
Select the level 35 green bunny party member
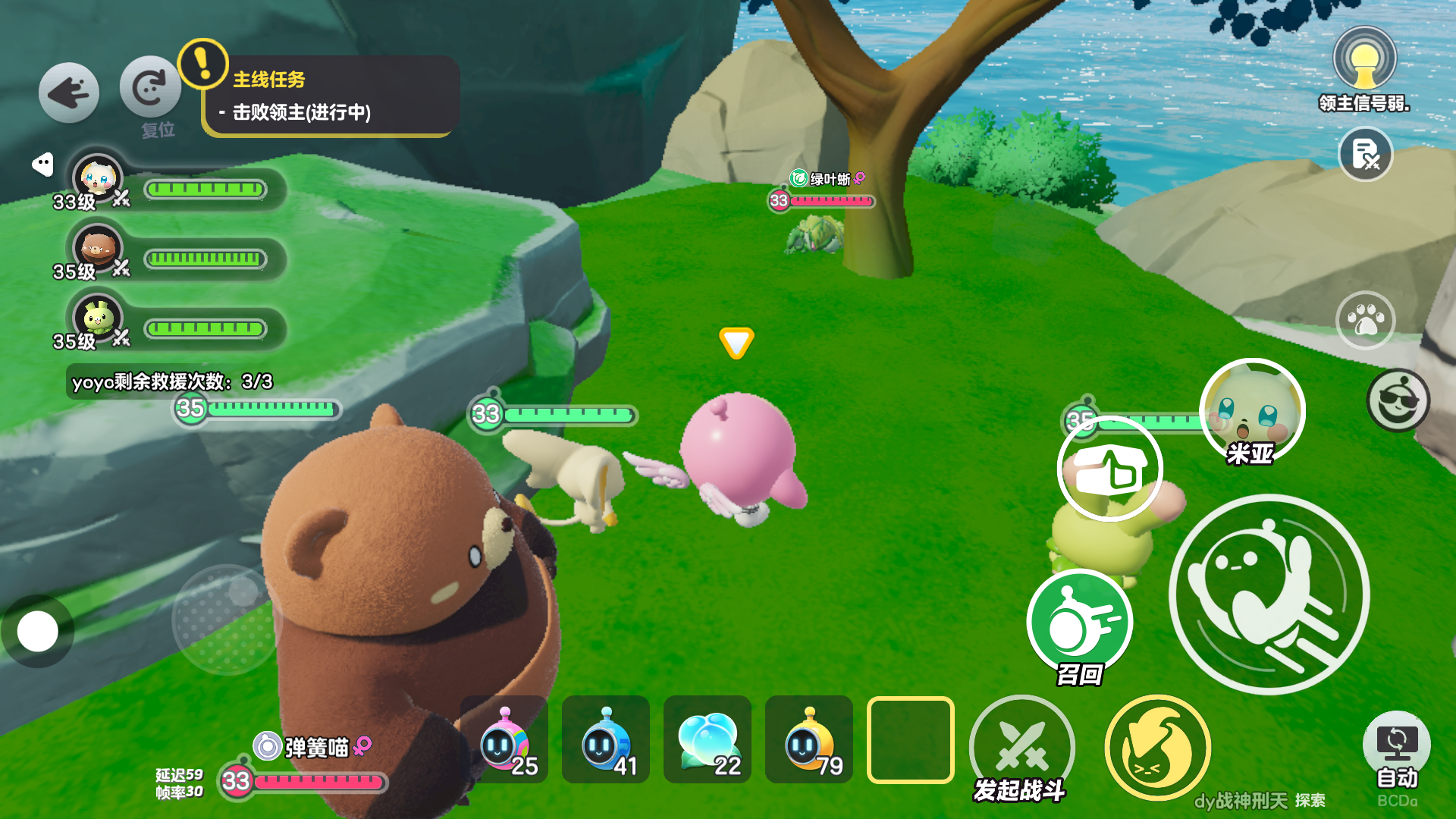[98, 319]
